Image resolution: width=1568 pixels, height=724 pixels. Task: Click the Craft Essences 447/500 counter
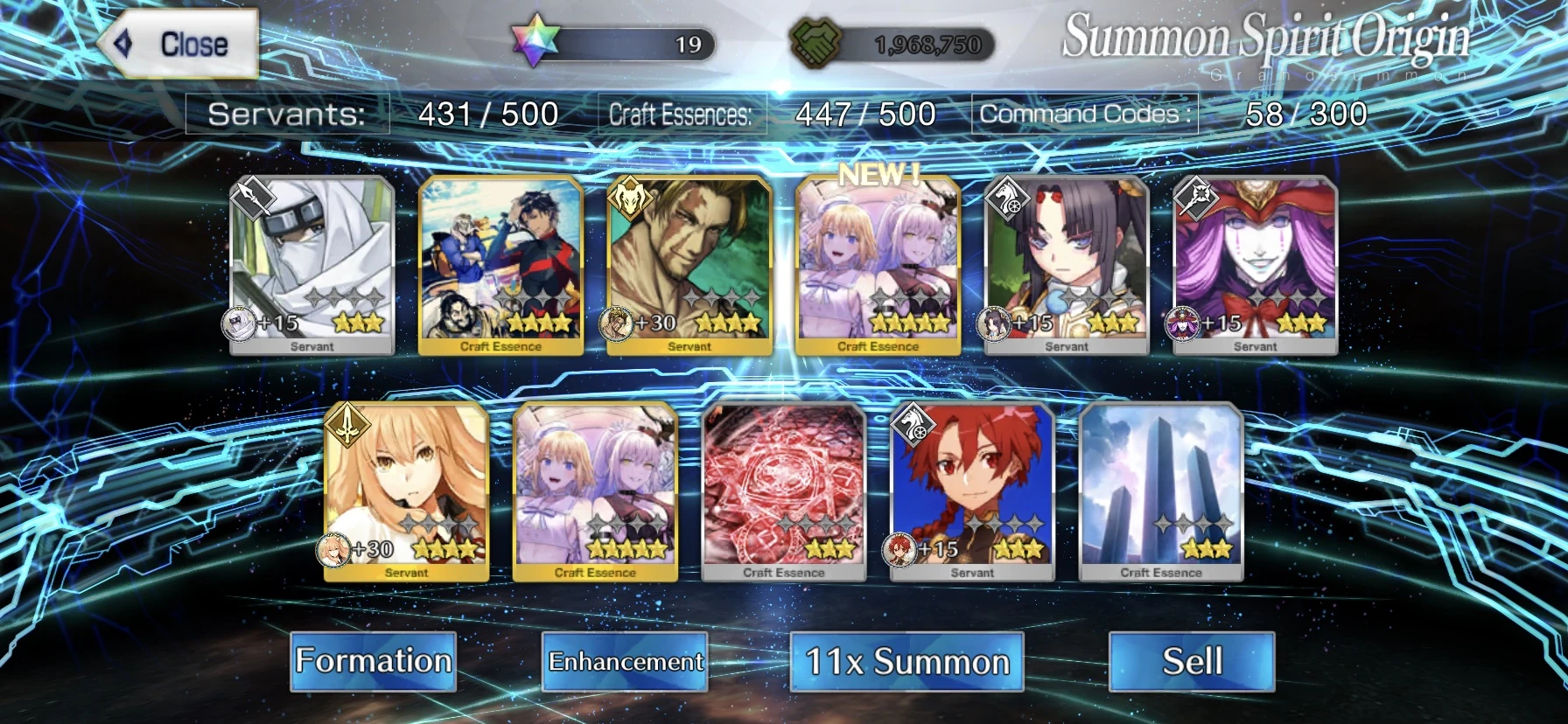[x=864, y=113]
